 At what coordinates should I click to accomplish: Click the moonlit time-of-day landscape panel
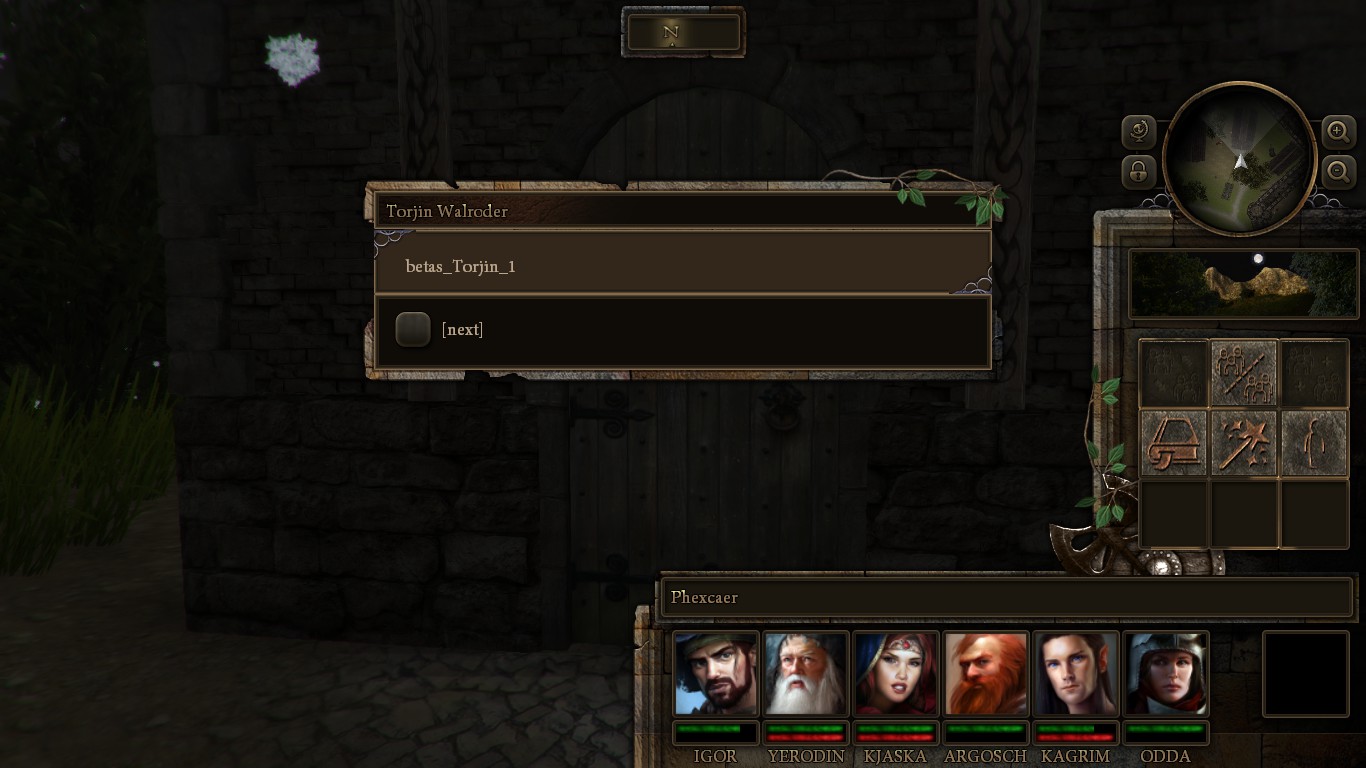point(1243,284)
